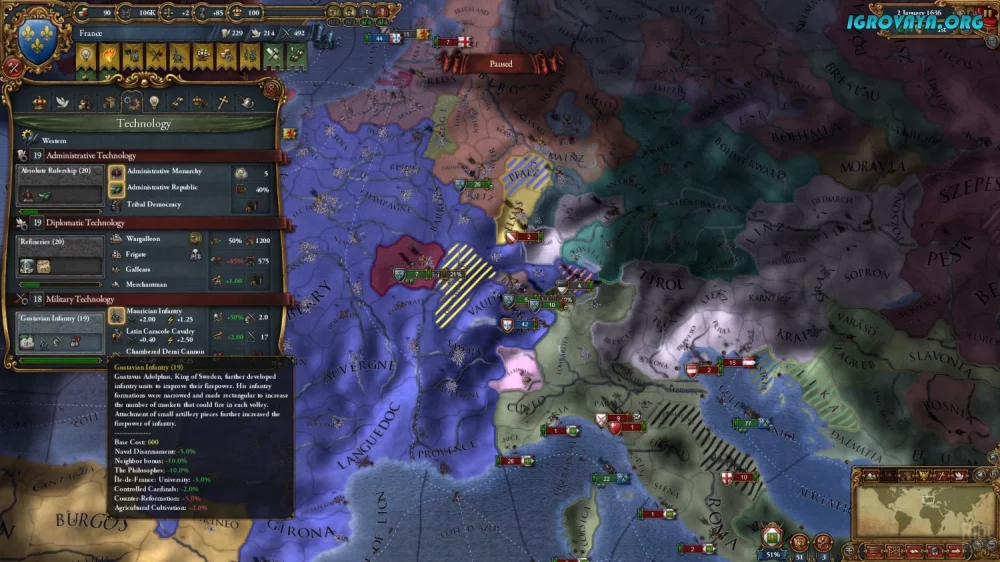
Task: Switch to the cross Religion tab
Action: coord(223,101)
